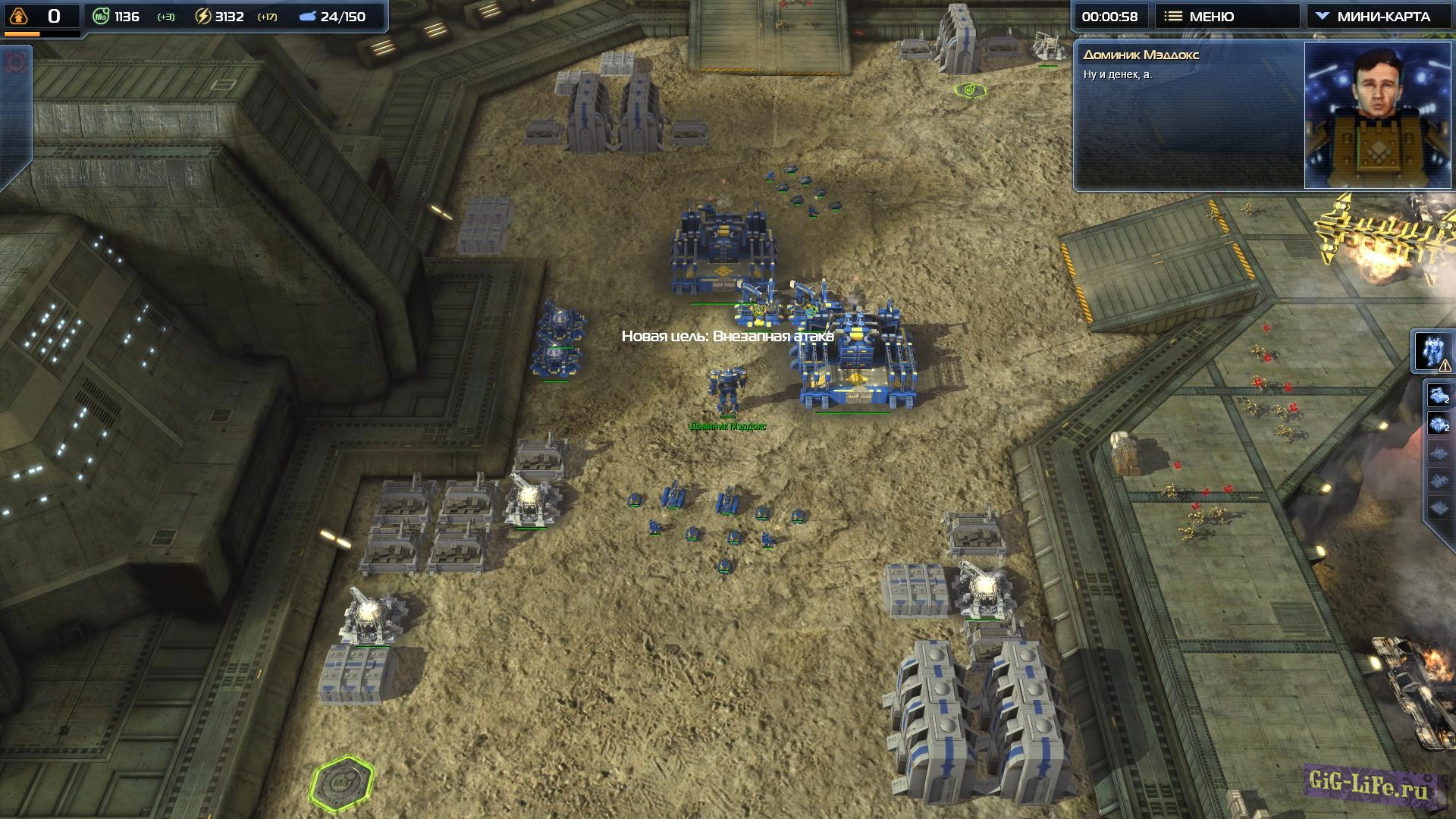This screenshot has width=1456, height=819.
Task: Open research via the orange upgrade icon
Action: pyautogui.click(x=19, y=16)
